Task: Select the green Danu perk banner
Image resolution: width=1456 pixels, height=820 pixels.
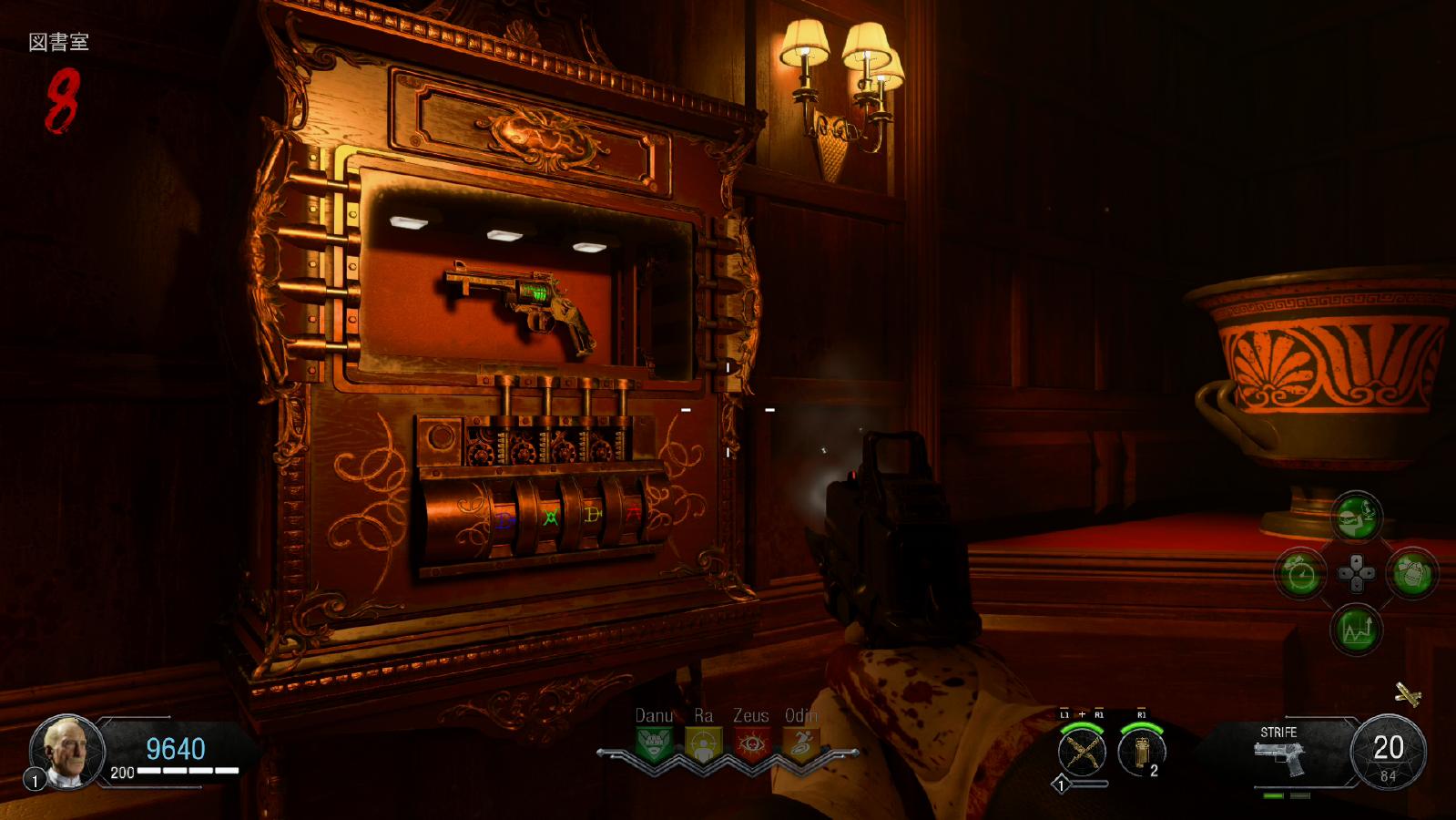Action: (x=656, y=744)
